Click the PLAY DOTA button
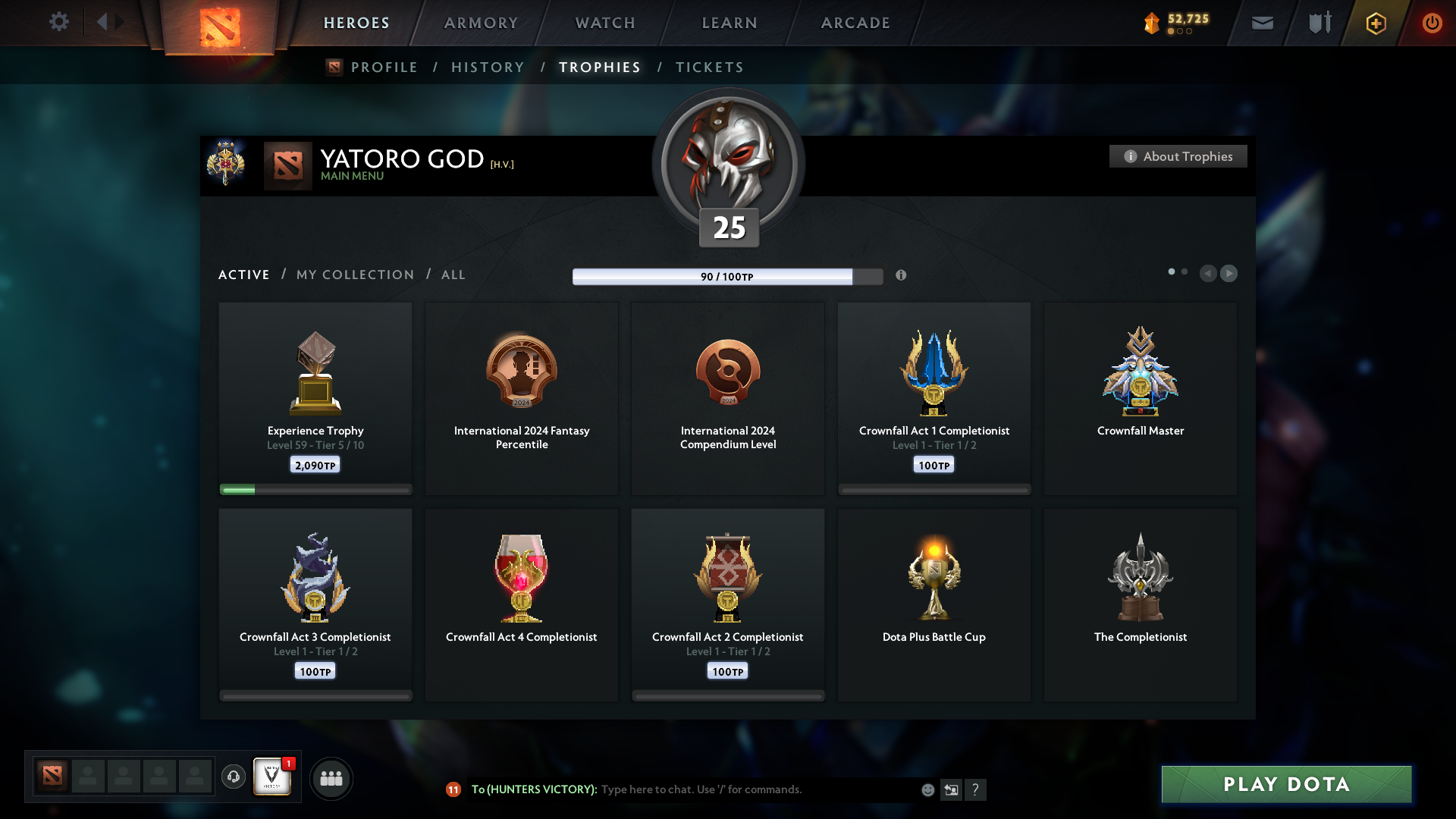The image size is (1456, 819). (x=1285, y=785)
